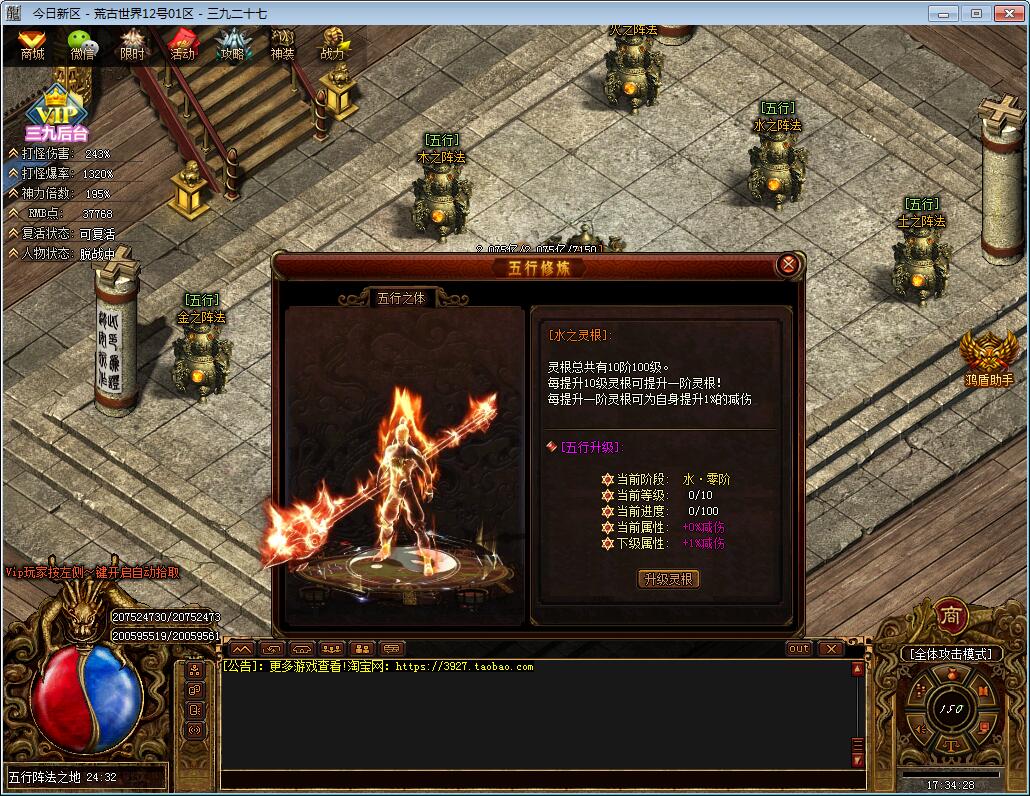This screenshot has width=1030, height=796.
Task: Close the 五行修炼 panel
Action: [788, 265]
